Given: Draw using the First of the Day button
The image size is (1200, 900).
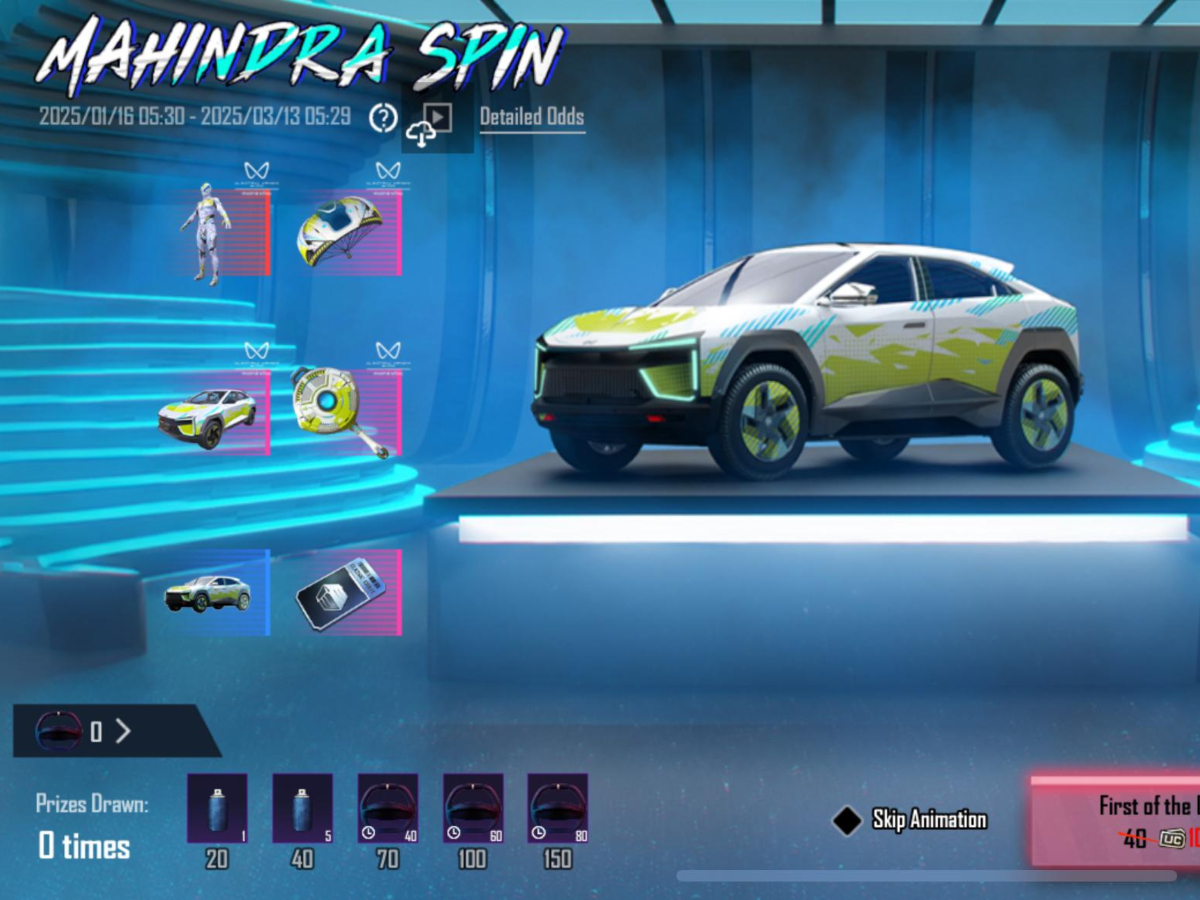Looking at the screenshot, I should pyautogui.click(x=1115, y=821).
